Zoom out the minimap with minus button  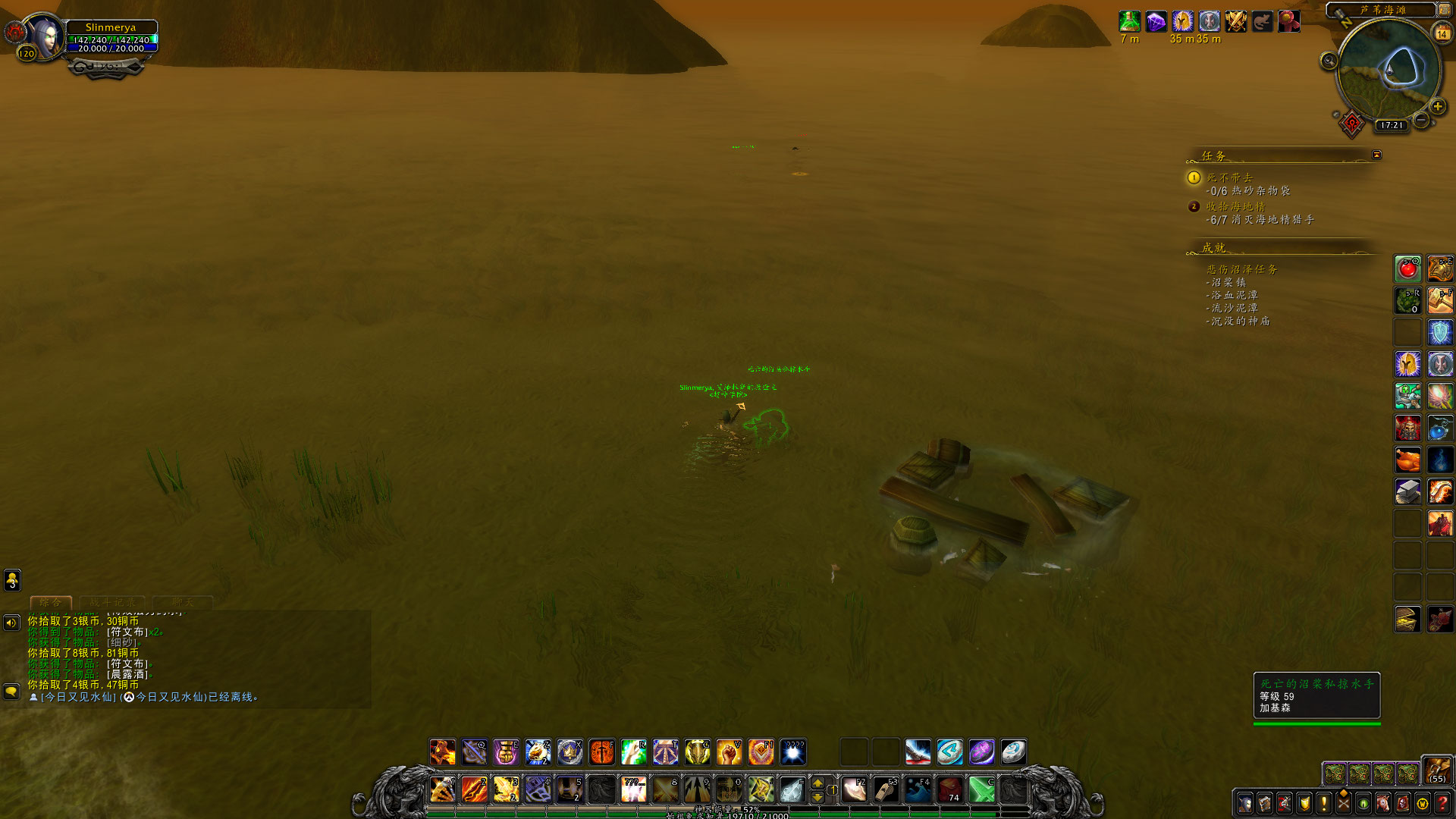coord(1422,121)
